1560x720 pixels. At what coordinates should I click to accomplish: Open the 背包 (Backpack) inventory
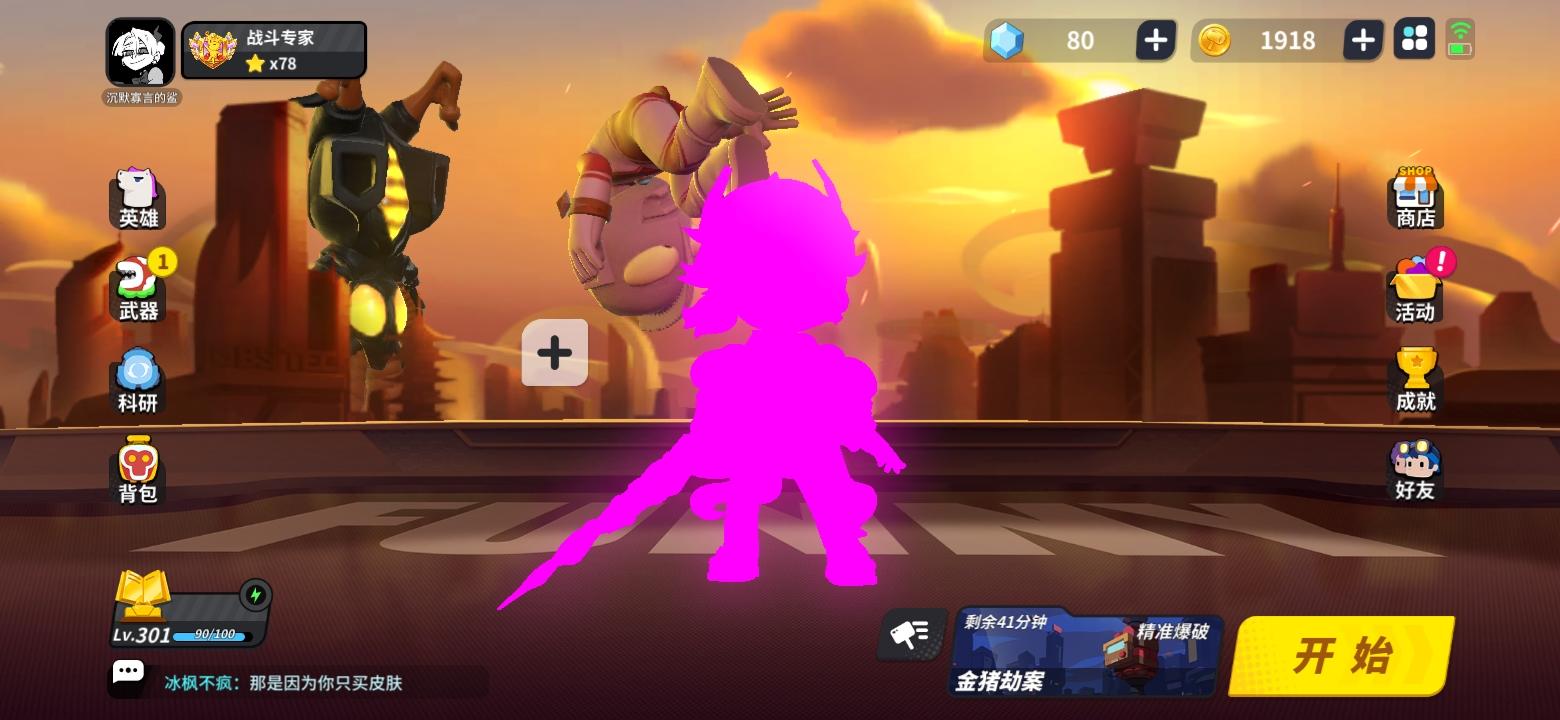pyautogui.click(x=138, y=467)
